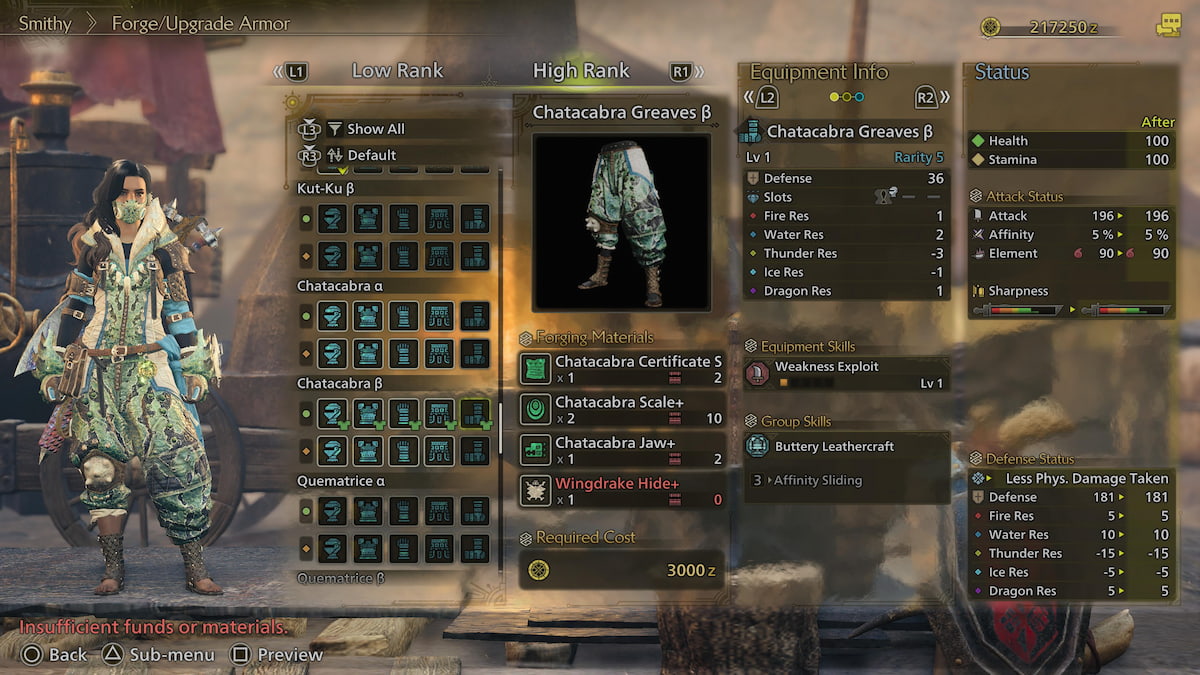Choose the highlighted Chatacabra β greaves slot
The height and width of the screenshot is (675, 1200).
click(x=475, y=413)
